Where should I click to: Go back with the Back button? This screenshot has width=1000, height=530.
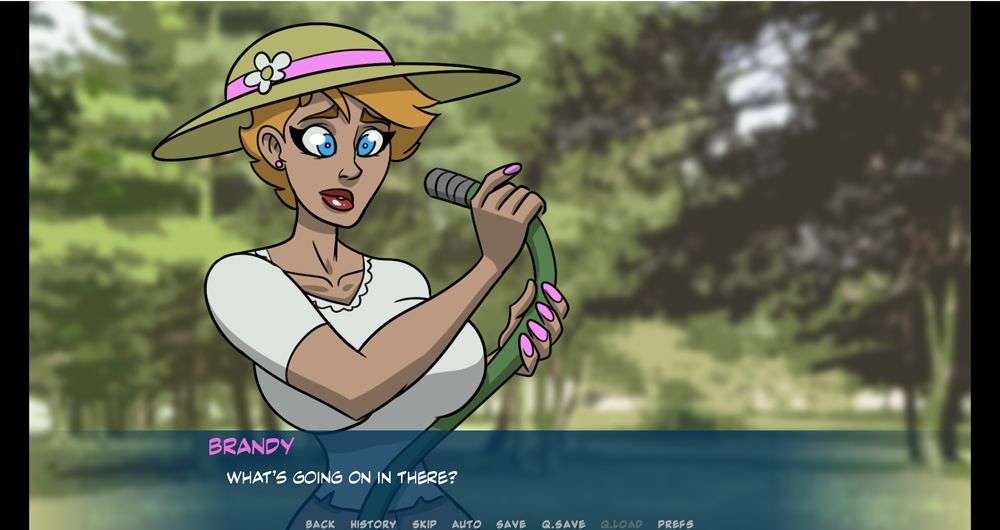pos(320,524)
